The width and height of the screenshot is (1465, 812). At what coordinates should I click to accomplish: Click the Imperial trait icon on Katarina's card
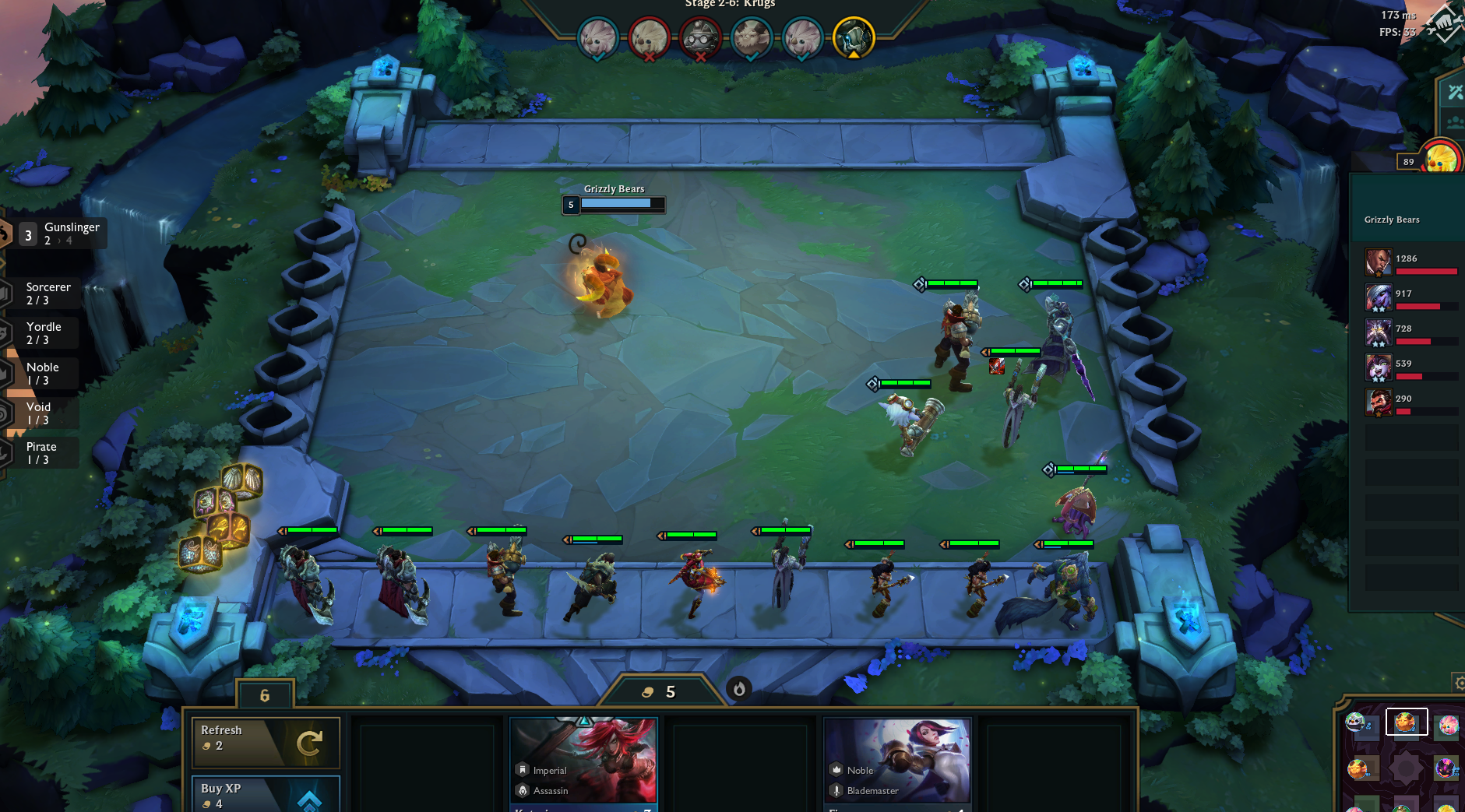tap(522, 769)
